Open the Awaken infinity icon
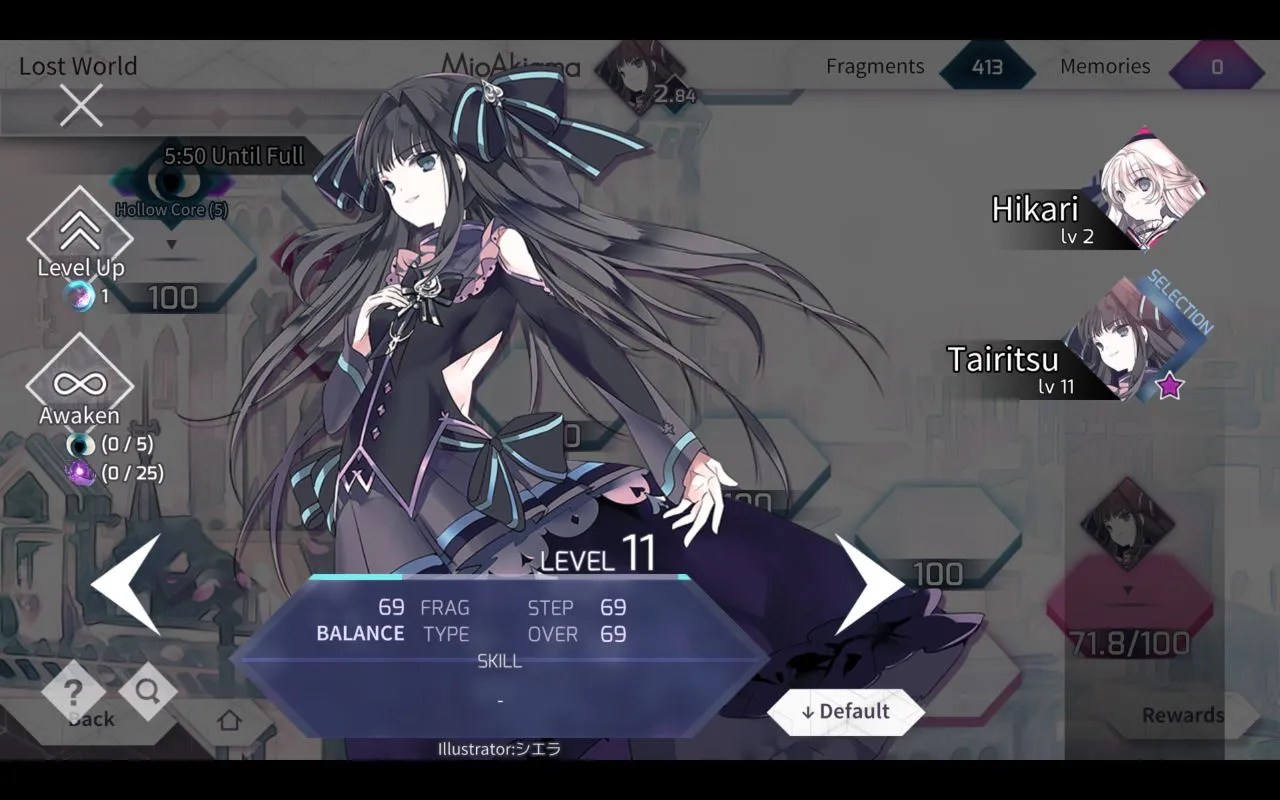The image size is (1280, 800). pyautogui.click(x=81, y=383)
